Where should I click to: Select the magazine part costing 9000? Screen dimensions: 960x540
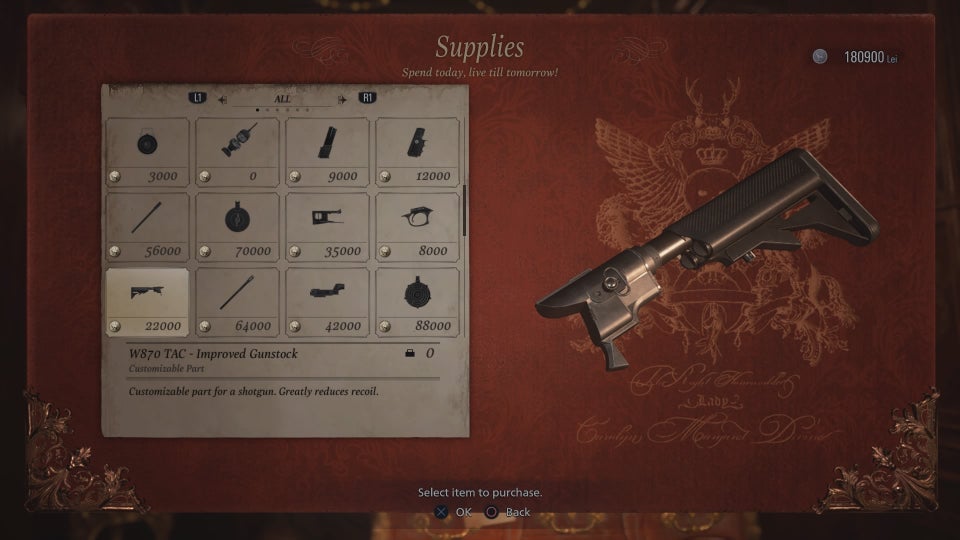(x=327, y=152)
